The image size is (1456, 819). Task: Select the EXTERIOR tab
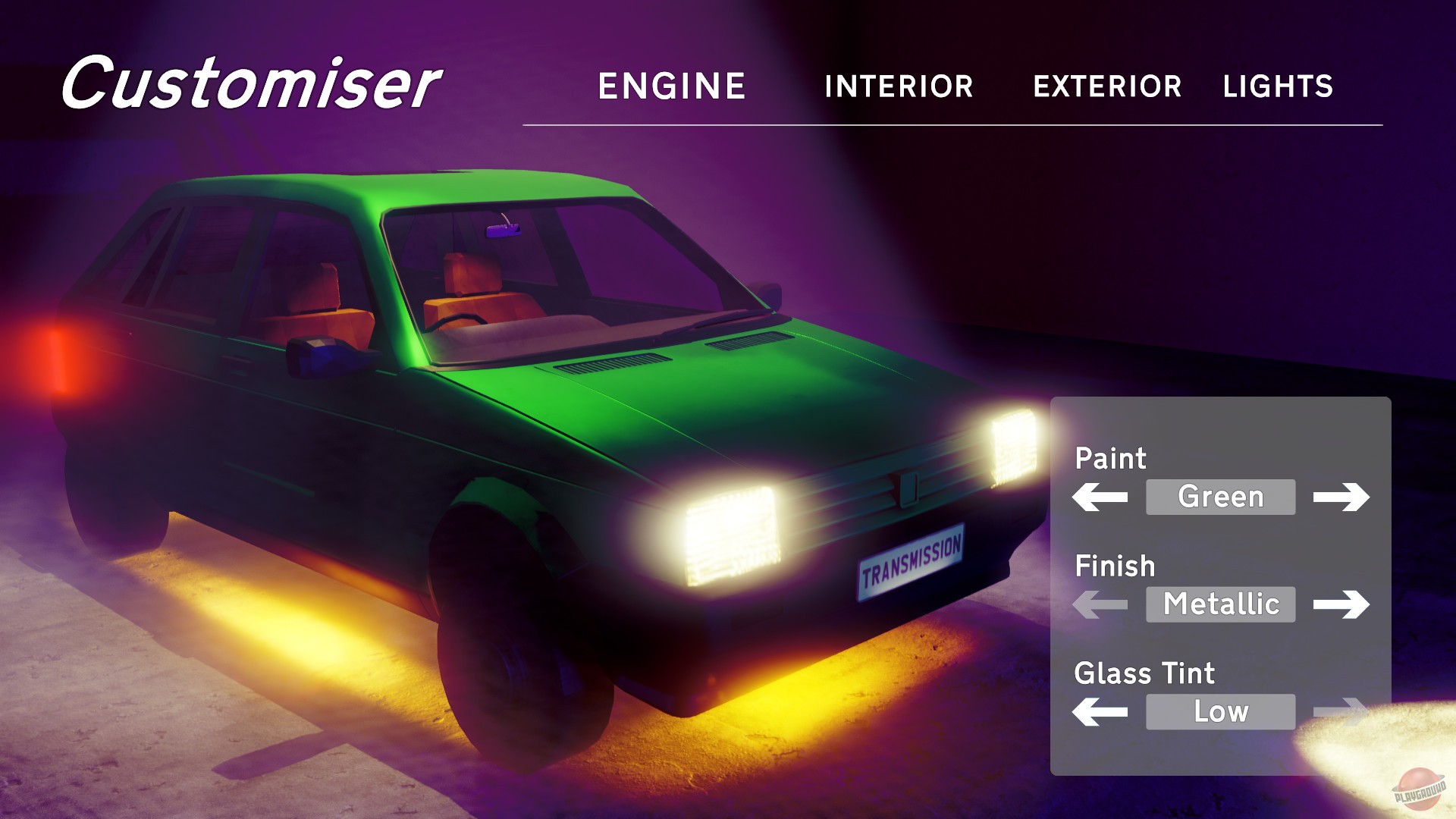click(1107, 86)
